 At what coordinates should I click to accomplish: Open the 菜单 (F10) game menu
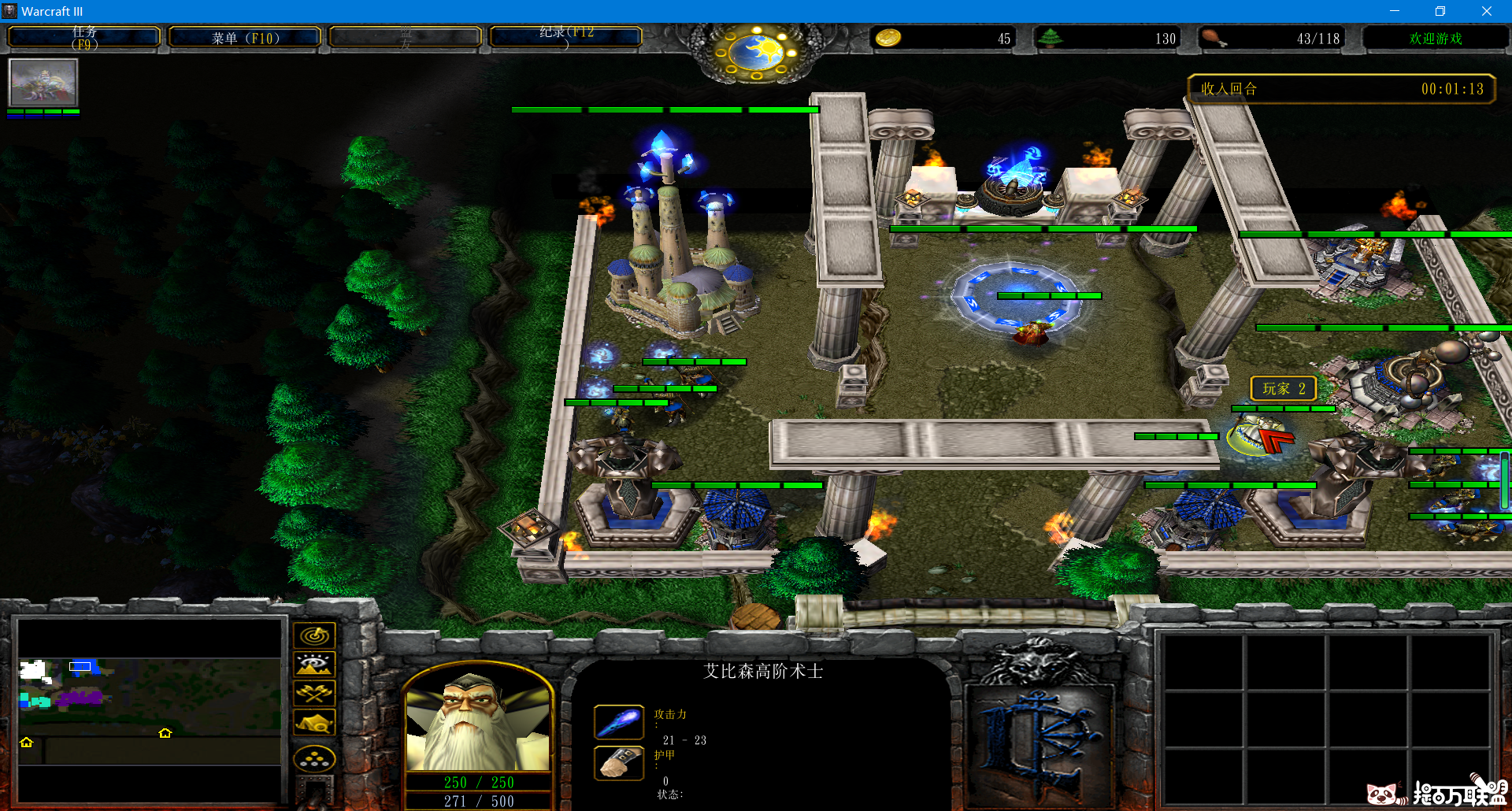(245, 38)
